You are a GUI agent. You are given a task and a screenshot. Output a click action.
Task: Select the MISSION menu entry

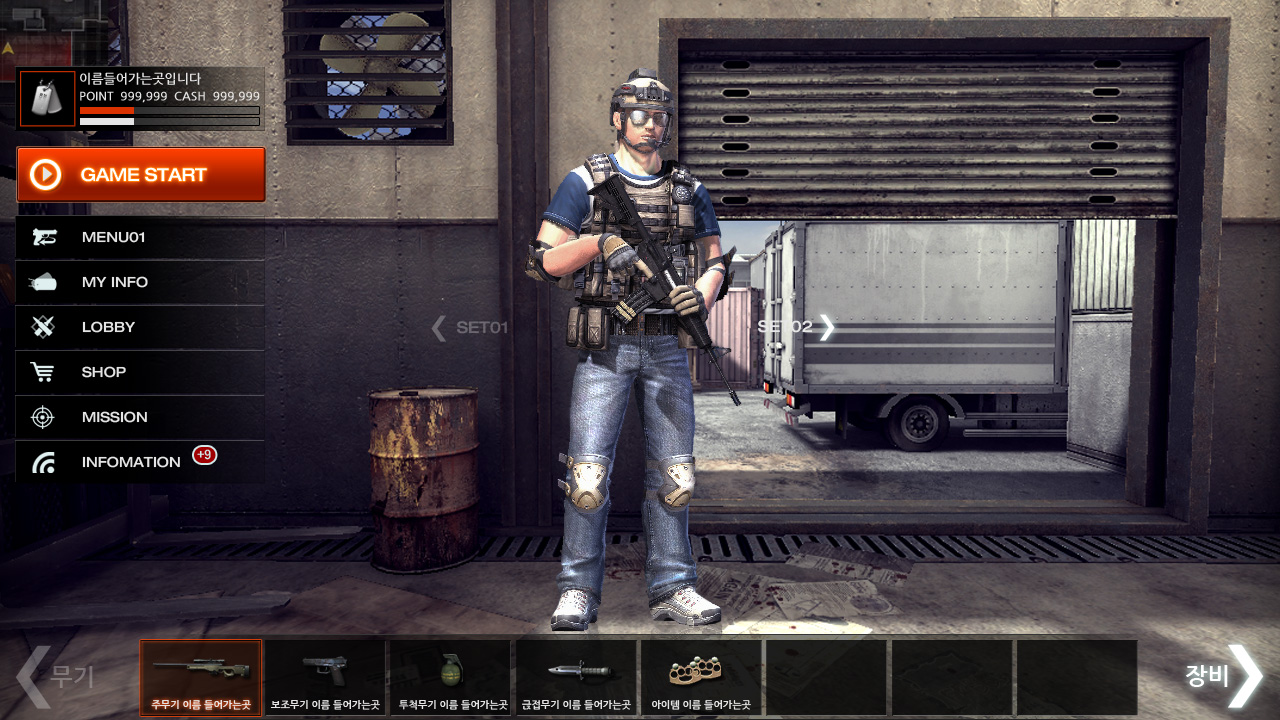[140, 417]
